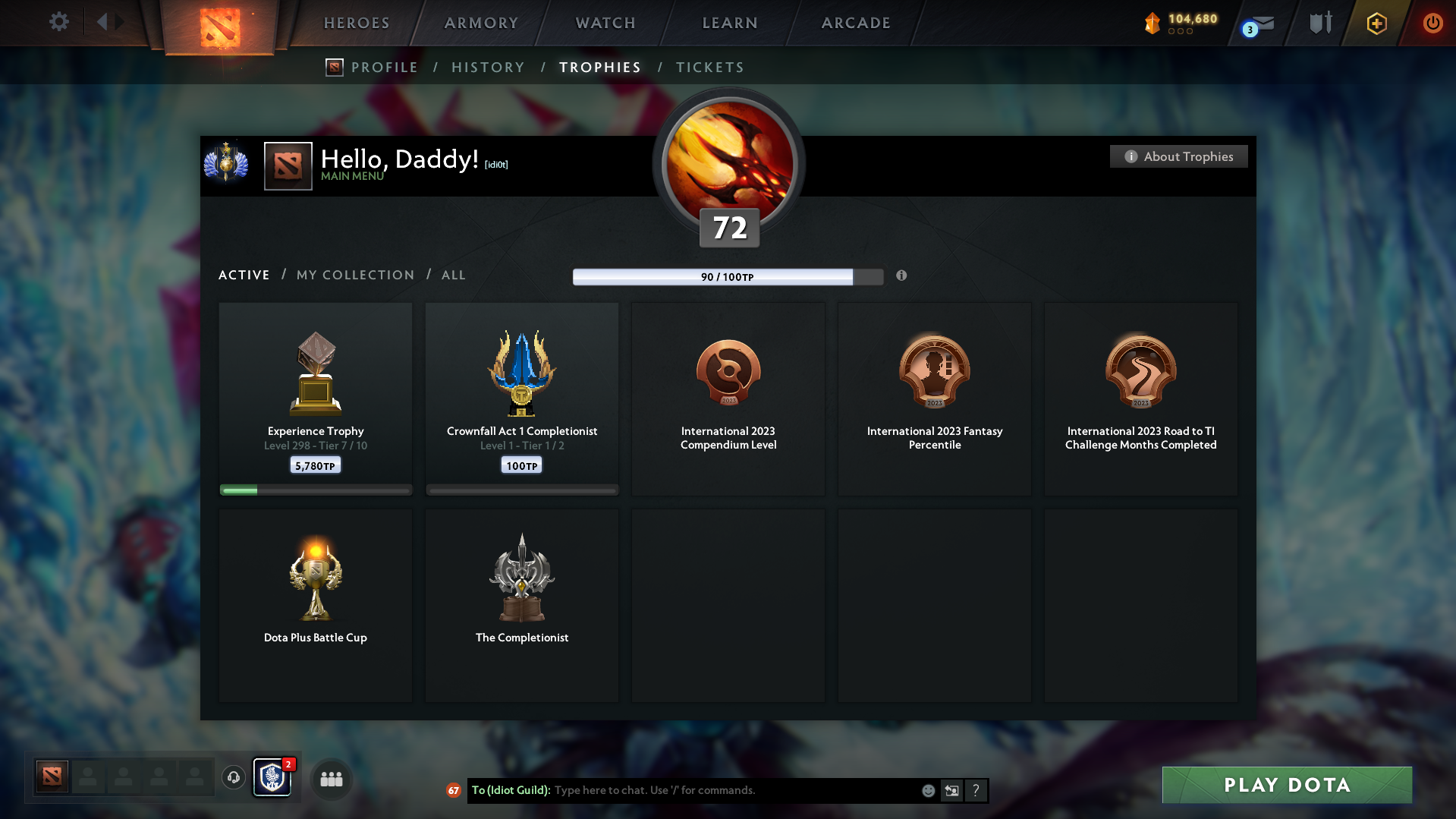
Task: Open the TROPHIES tab
Action: [x=599, y=67]
